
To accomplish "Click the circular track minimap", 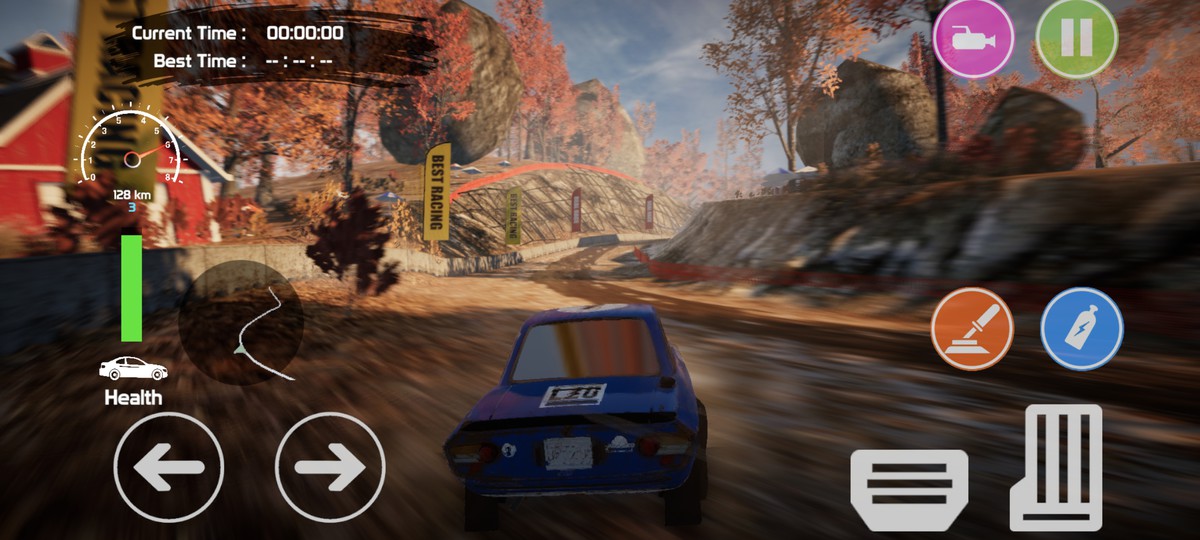I will pos(241,322).
